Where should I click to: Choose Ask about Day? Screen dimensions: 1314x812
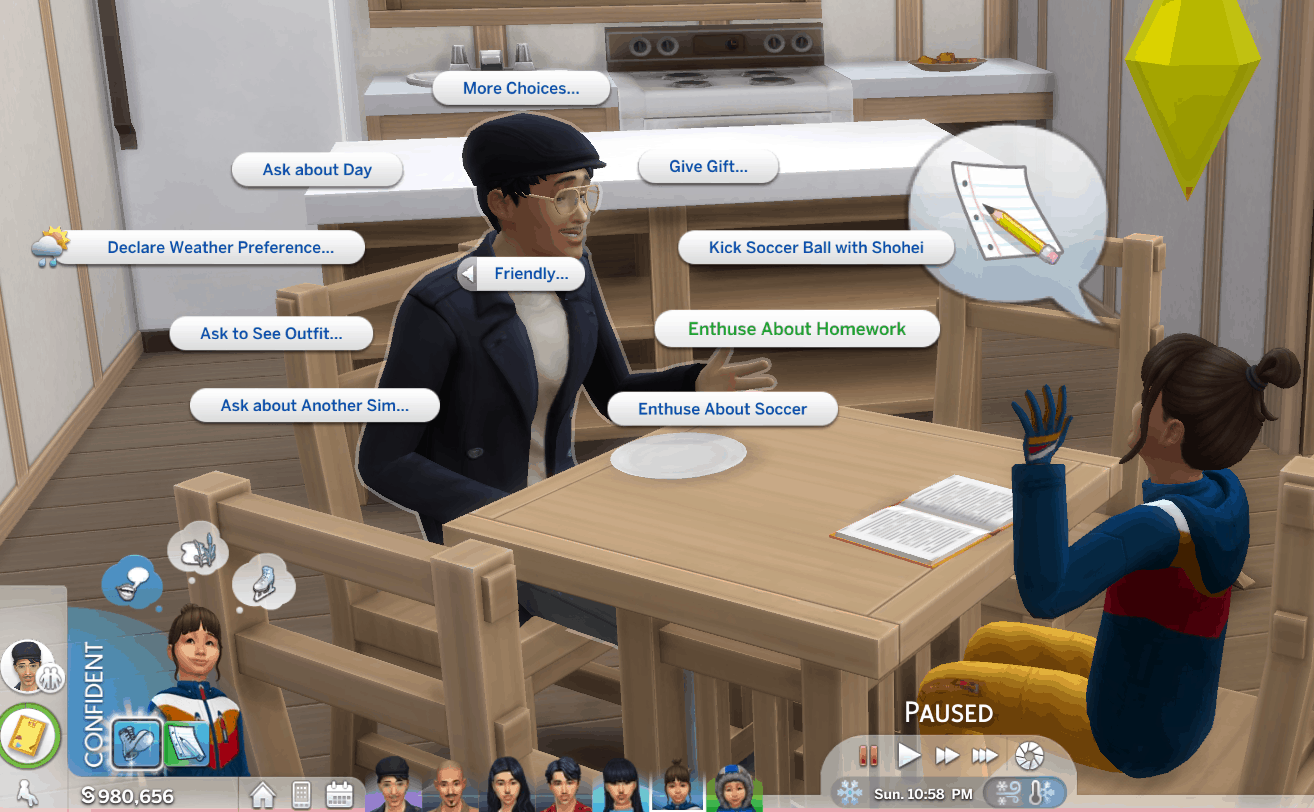click(x=317, y=170)
